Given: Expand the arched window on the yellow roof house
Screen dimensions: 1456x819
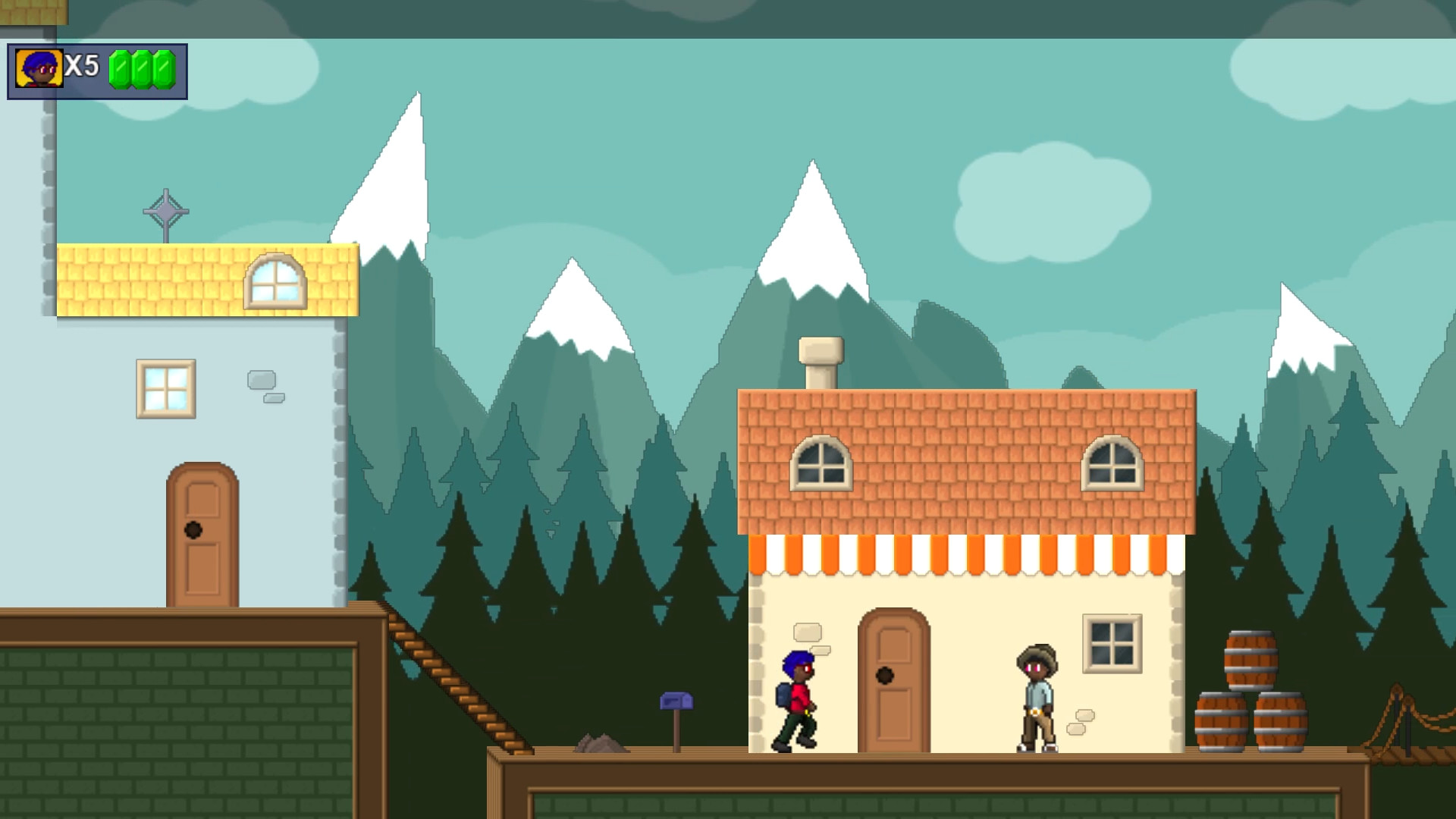Looking at the screenshot, I should 275,279.
